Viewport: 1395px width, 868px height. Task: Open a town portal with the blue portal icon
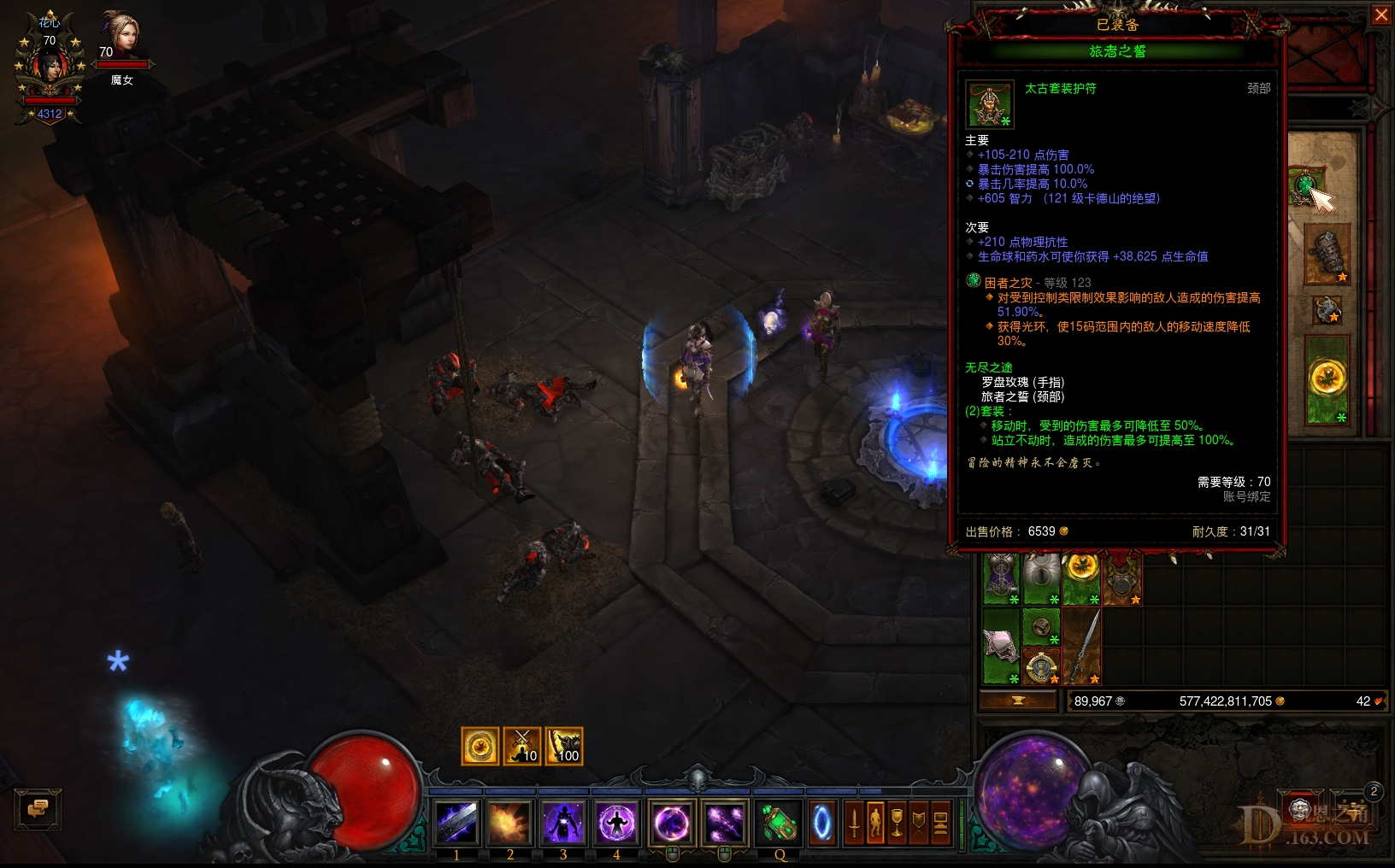pos(822,822)
